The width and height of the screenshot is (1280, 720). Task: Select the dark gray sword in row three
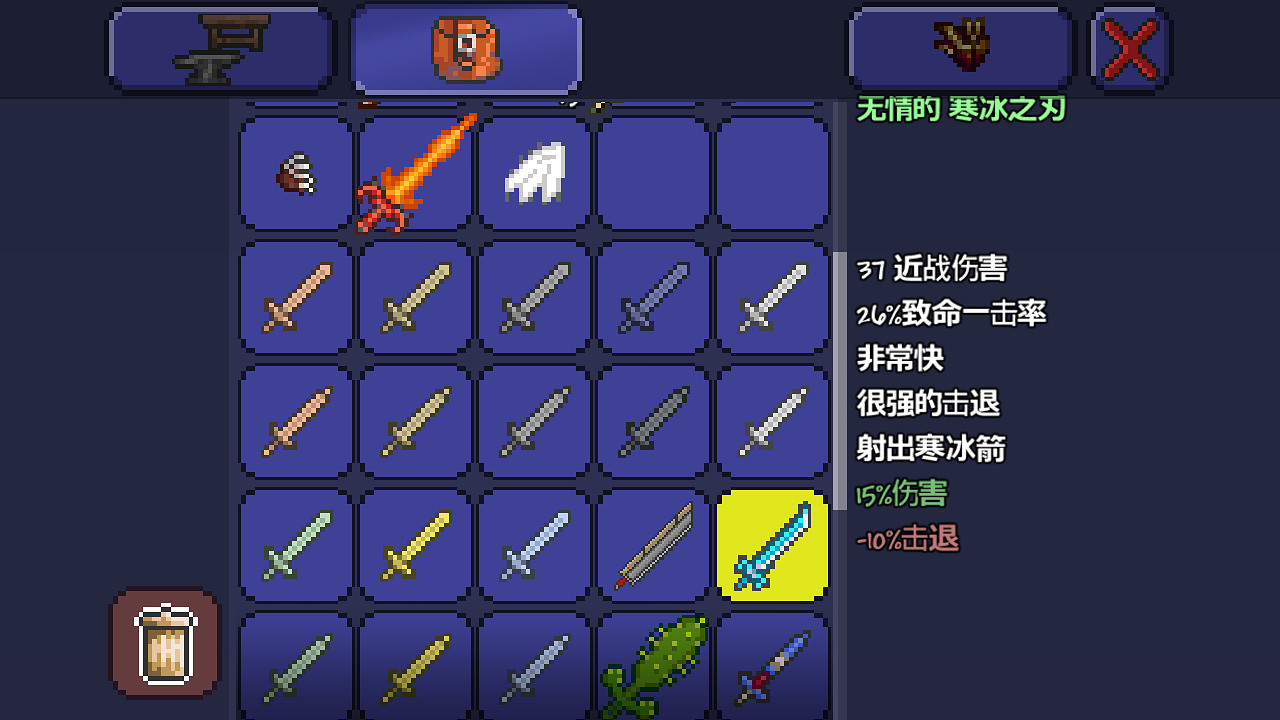(x=653, y=420)
